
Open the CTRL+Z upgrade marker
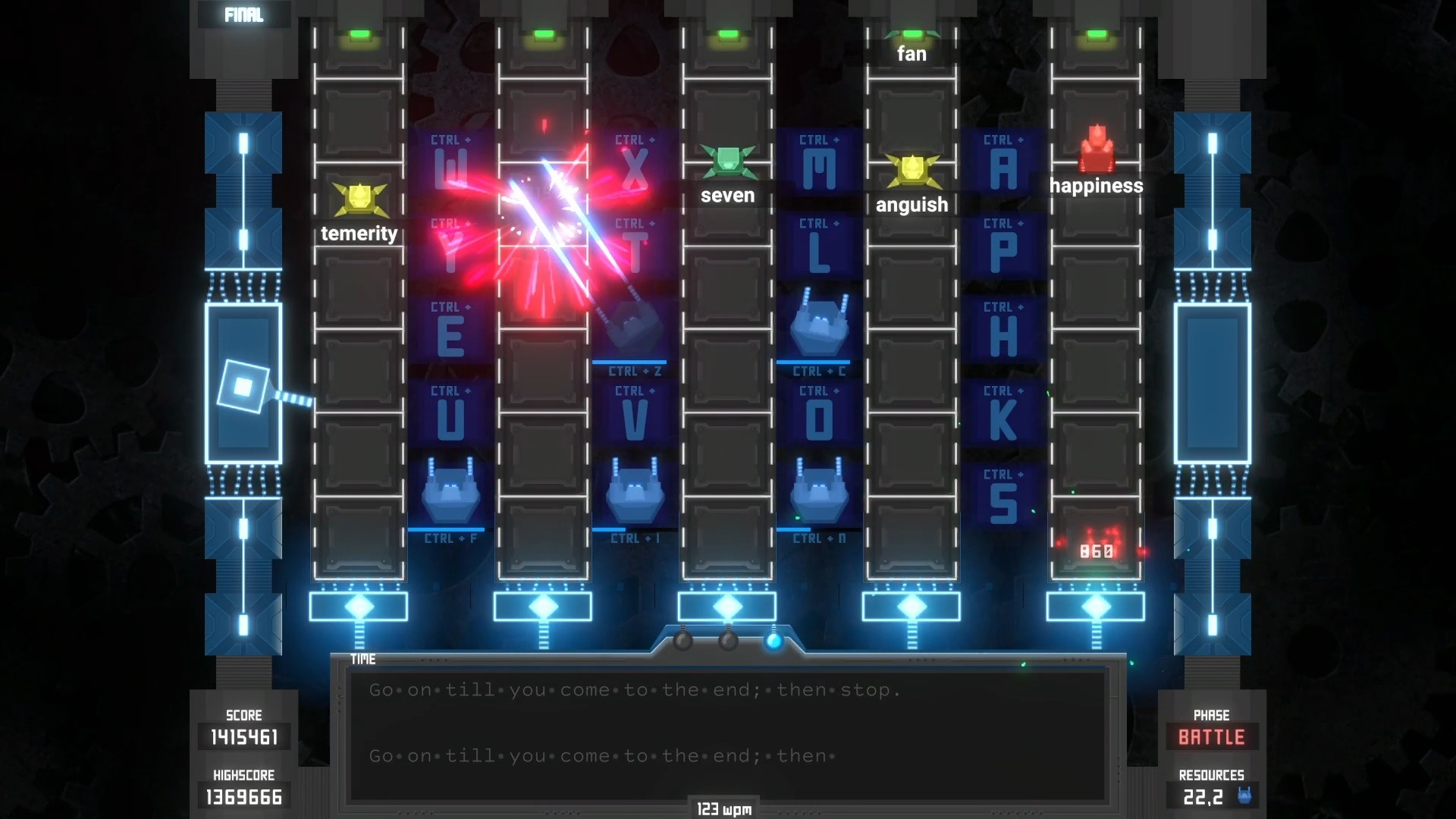coord(635,371)
